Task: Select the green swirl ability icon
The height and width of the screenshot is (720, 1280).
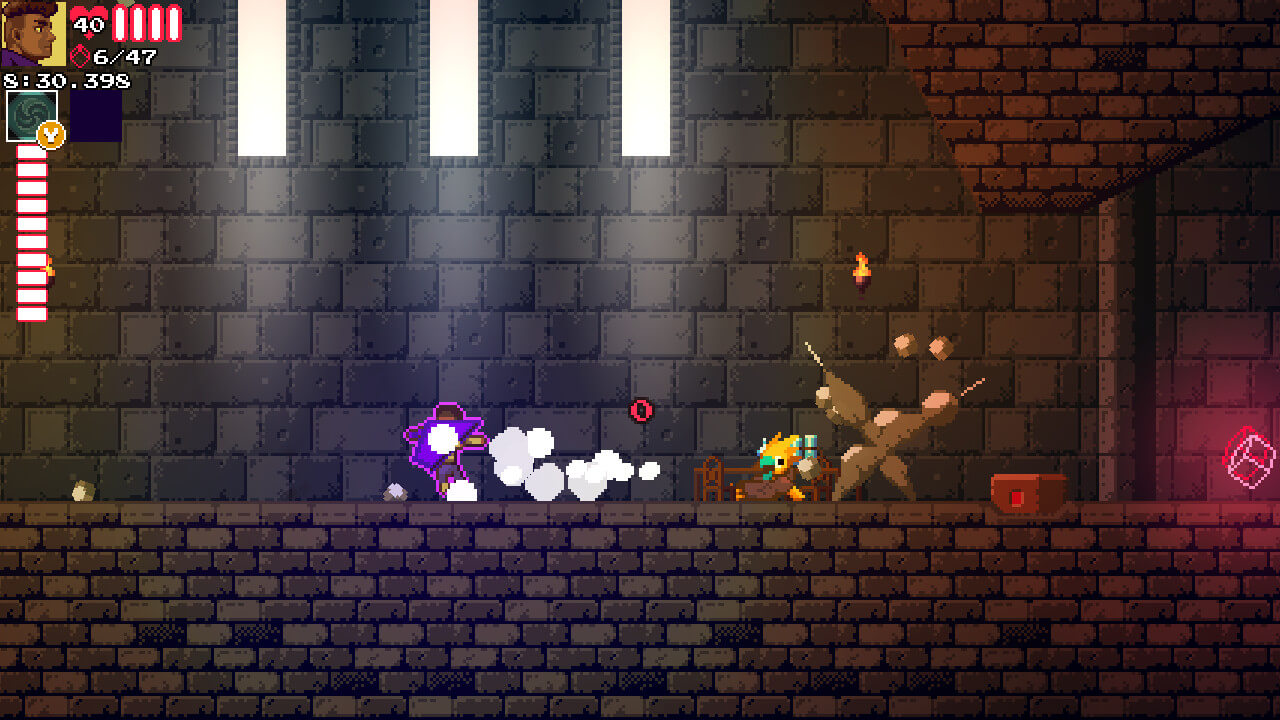Action: tap(31, 116)
